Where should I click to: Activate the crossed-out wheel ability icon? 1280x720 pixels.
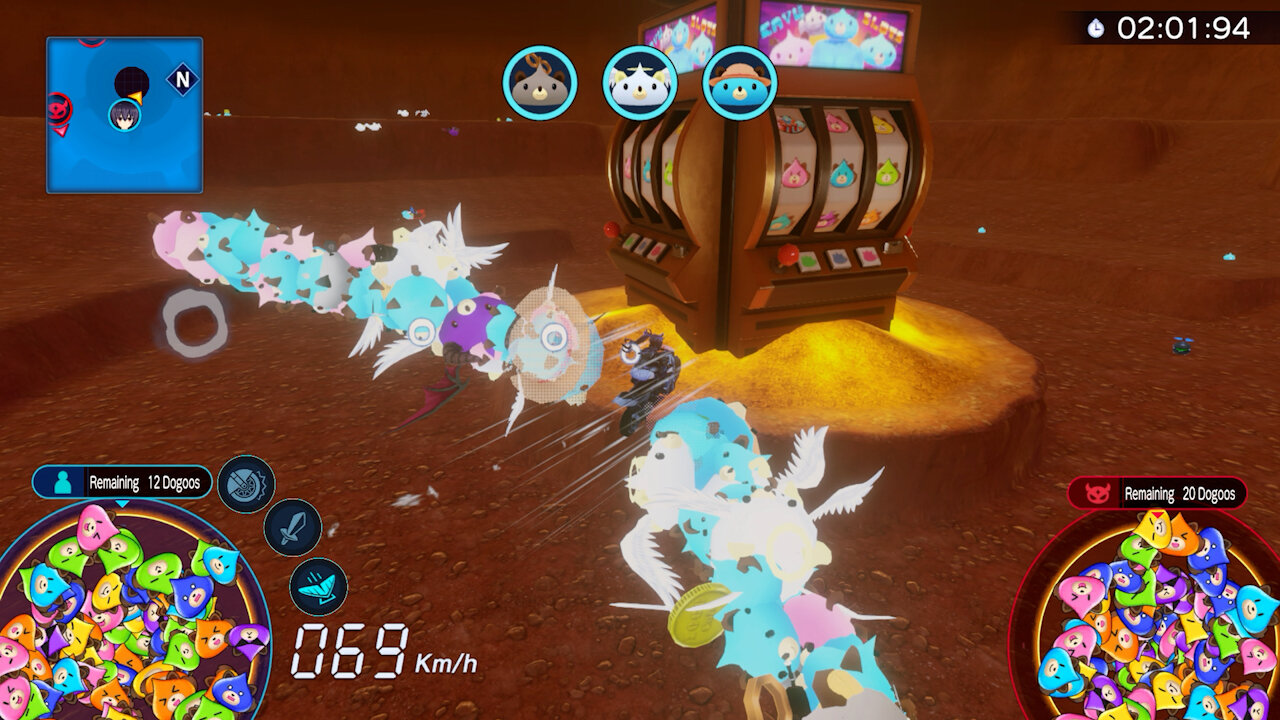pos(246,484)
